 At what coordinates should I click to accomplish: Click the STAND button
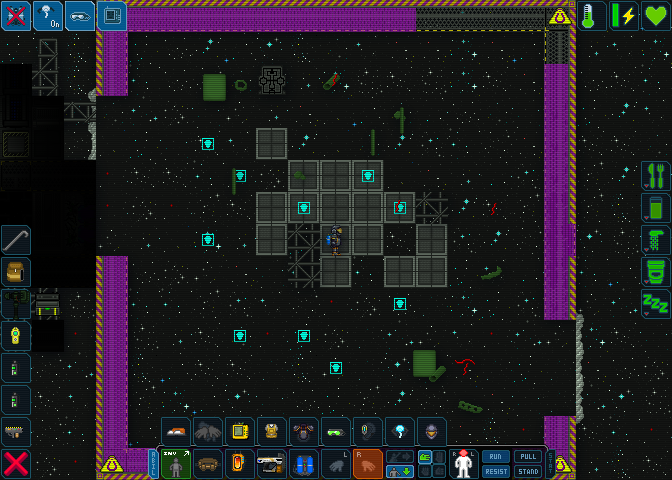pyautogui.click(x=528, y=471)
